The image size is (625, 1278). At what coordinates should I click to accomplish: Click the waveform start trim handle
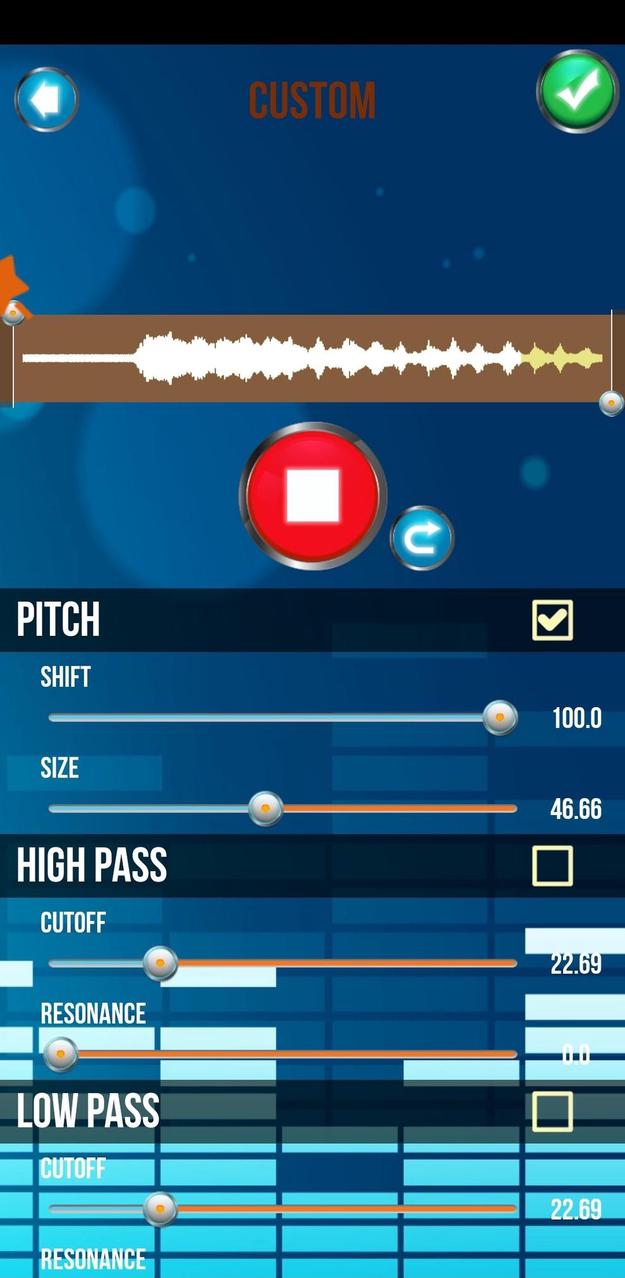coord(13,314)
